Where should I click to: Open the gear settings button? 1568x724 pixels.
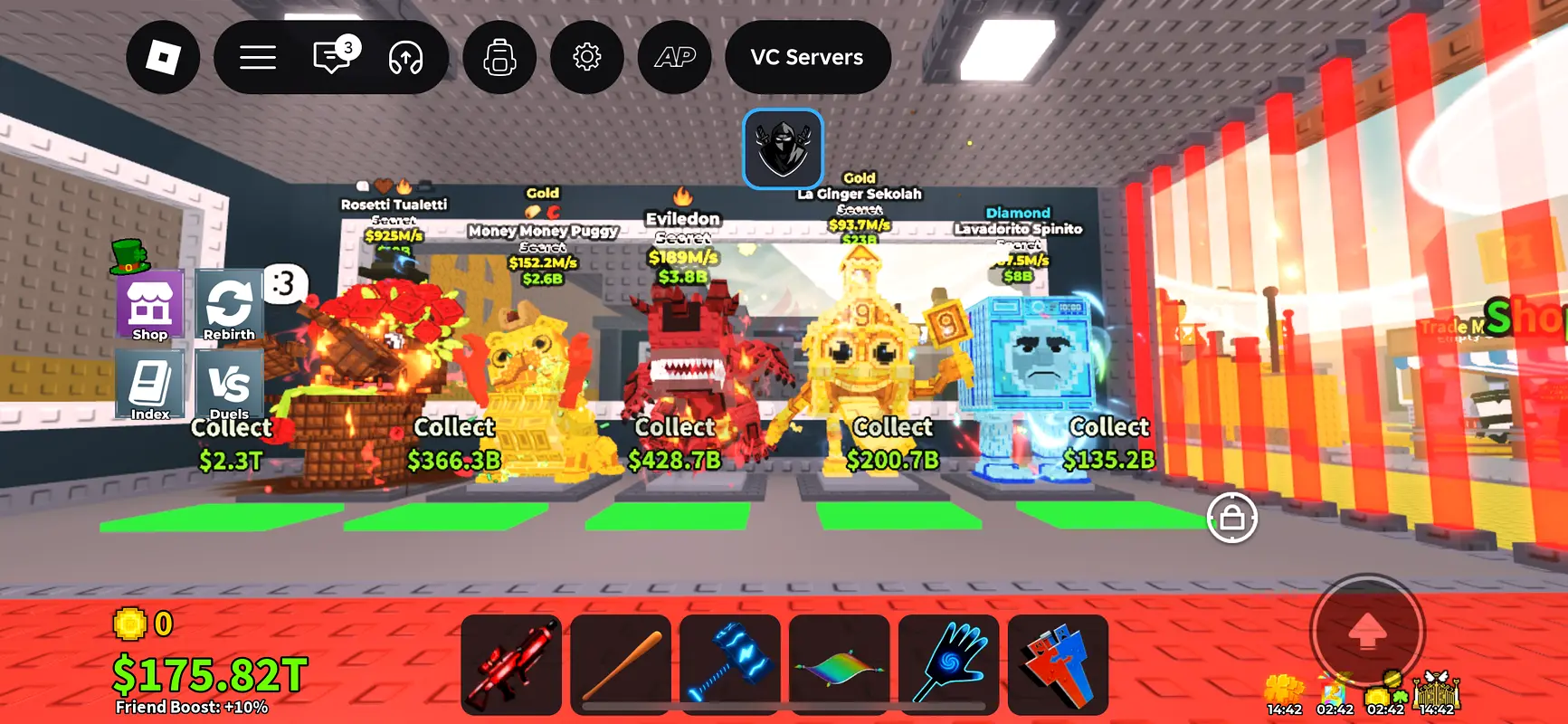[587, 58]
